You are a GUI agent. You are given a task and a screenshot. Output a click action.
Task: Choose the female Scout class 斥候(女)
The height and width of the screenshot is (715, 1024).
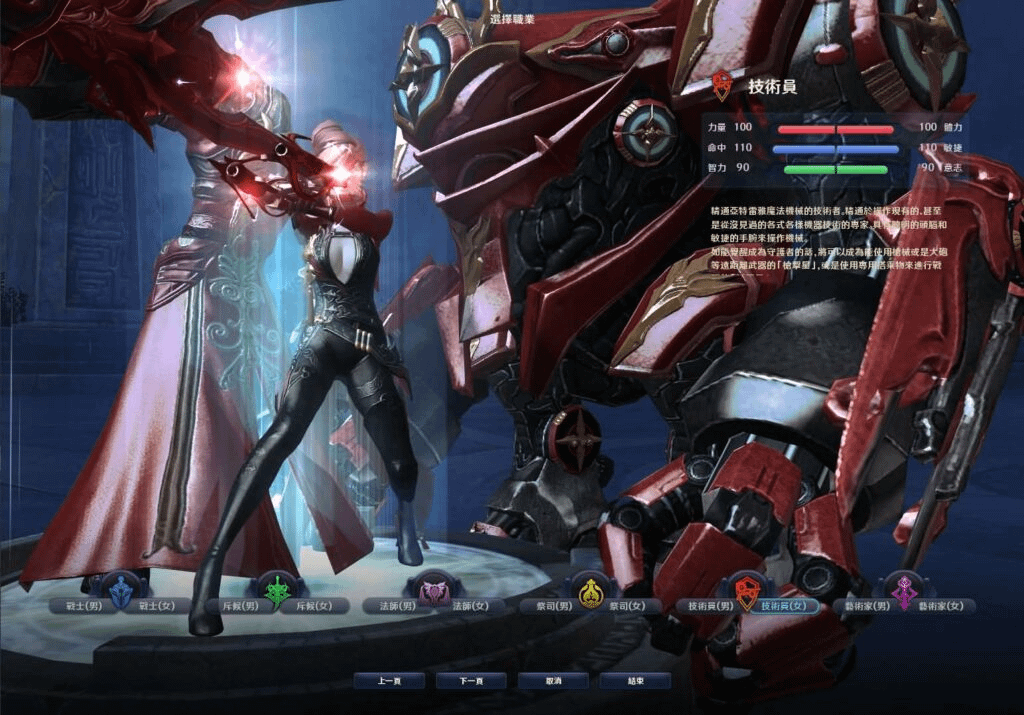click(x=314, y=606)
